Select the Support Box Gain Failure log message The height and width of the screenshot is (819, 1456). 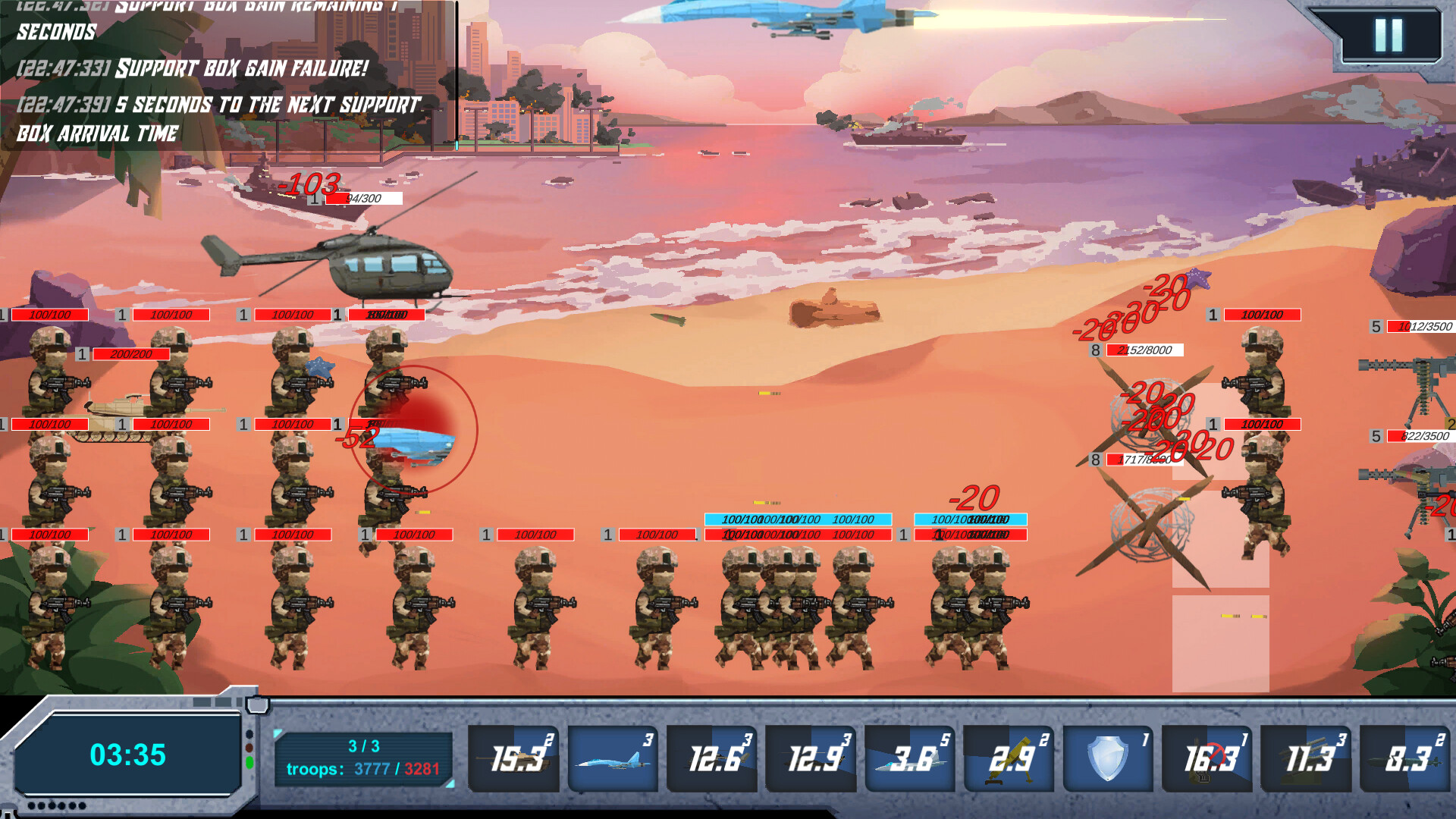click(191, 71)
